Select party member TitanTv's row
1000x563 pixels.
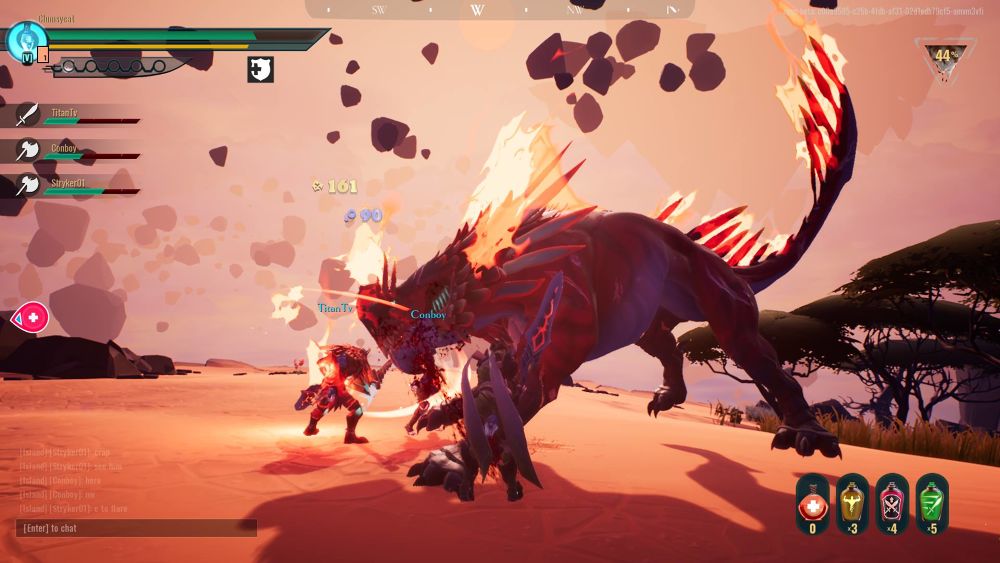pyautogui.click(x=75, y=116)
